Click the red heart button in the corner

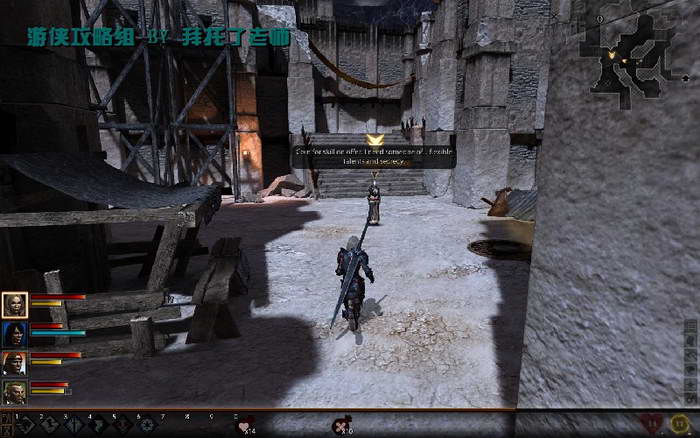[x=652, y=424]
